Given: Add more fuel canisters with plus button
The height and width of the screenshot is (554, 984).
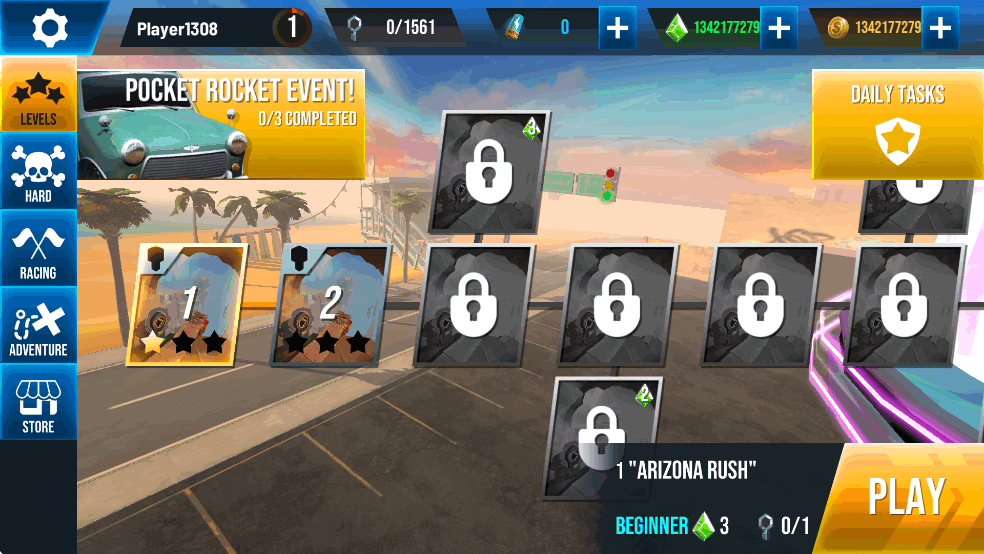Looking at the screenshot, I should [618, 28].
